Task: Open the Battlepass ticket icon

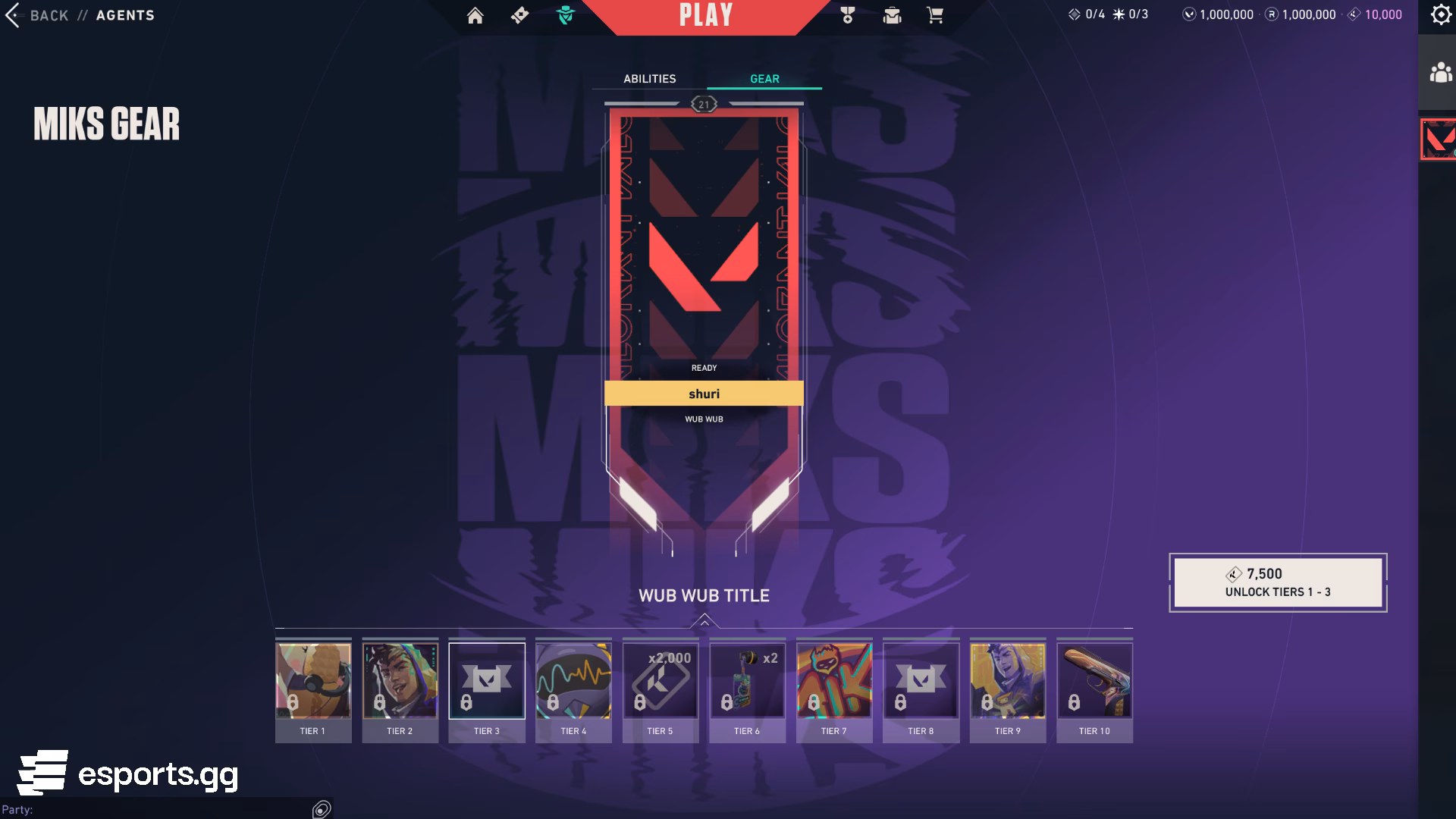Action: coord(519,14)
